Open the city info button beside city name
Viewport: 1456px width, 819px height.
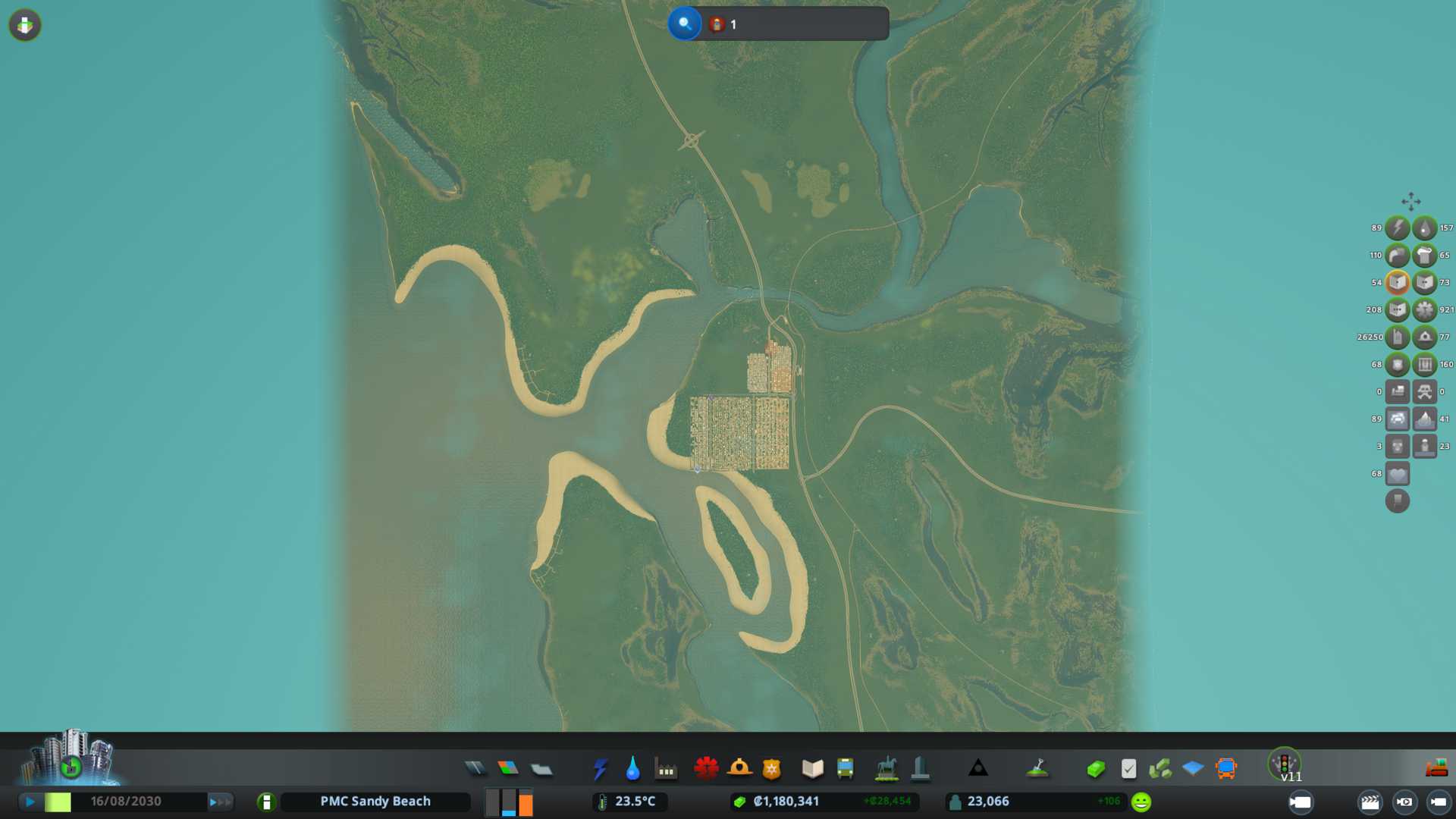pos(266,802)
